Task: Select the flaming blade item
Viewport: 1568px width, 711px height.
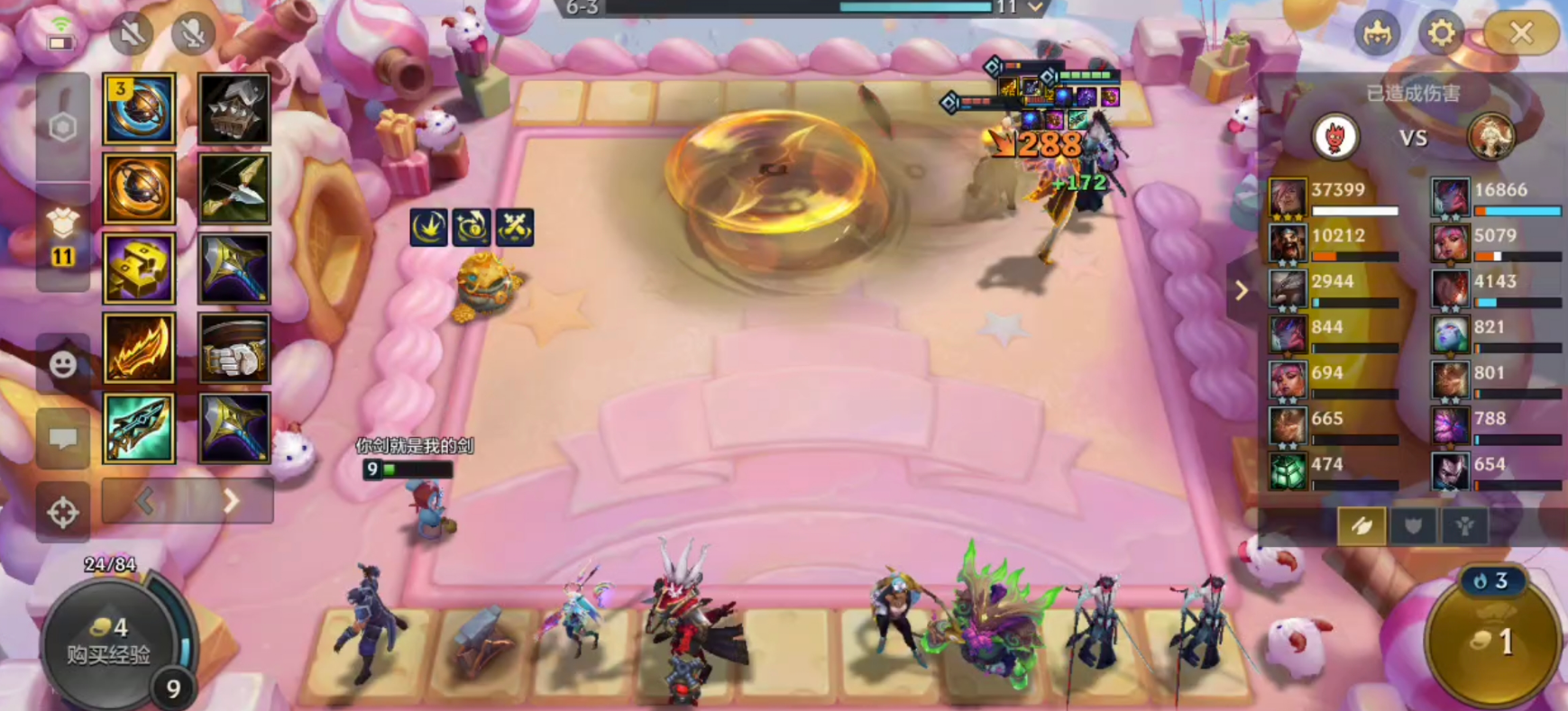Action: [139, 349]
